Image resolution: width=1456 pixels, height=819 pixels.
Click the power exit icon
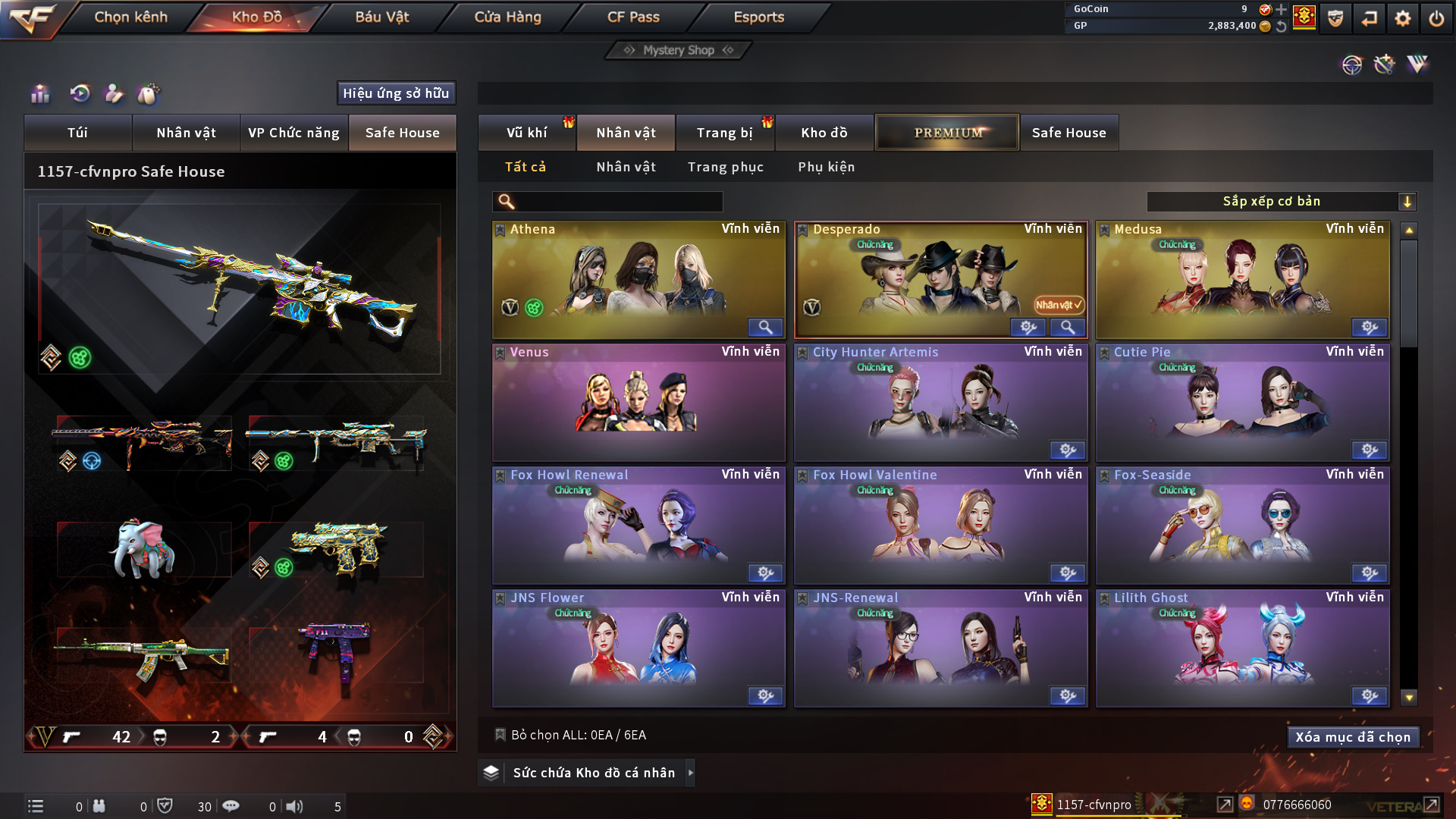pos(1436,18)
